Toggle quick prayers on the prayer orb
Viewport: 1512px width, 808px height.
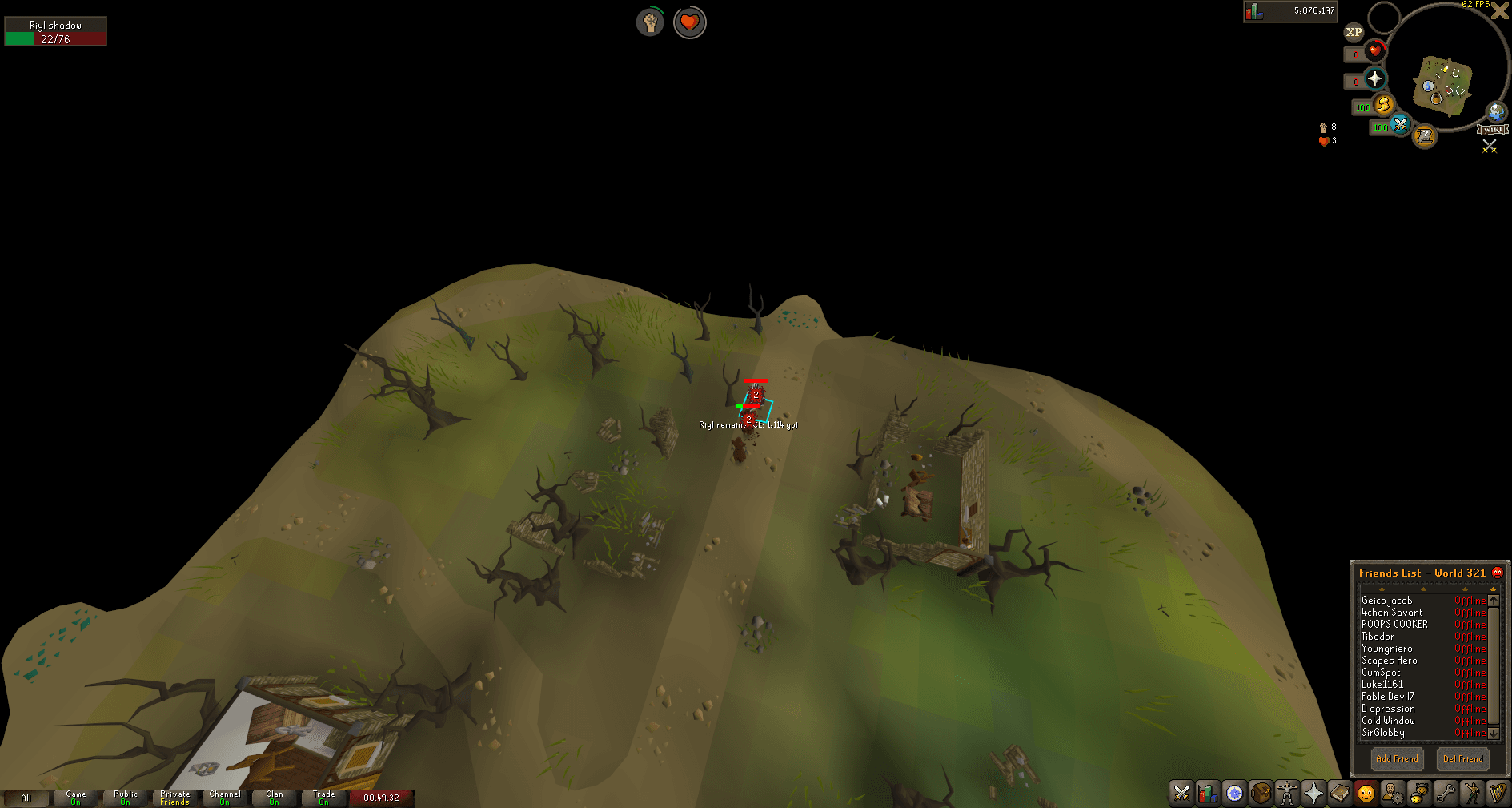1374,79
